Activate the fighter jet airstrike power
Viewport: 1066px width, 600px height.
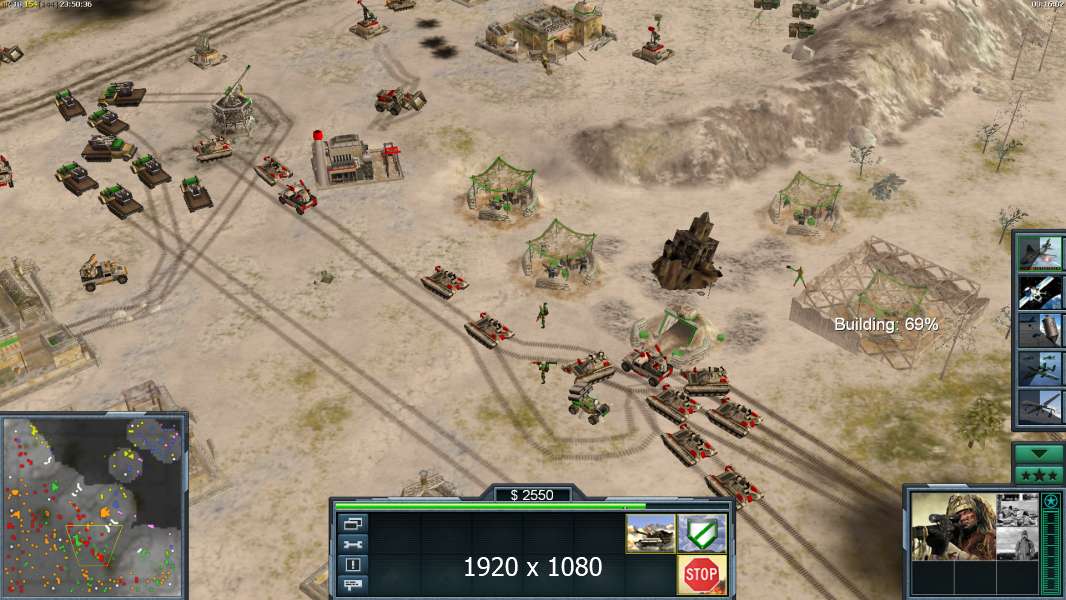[x=1039, y=254]
